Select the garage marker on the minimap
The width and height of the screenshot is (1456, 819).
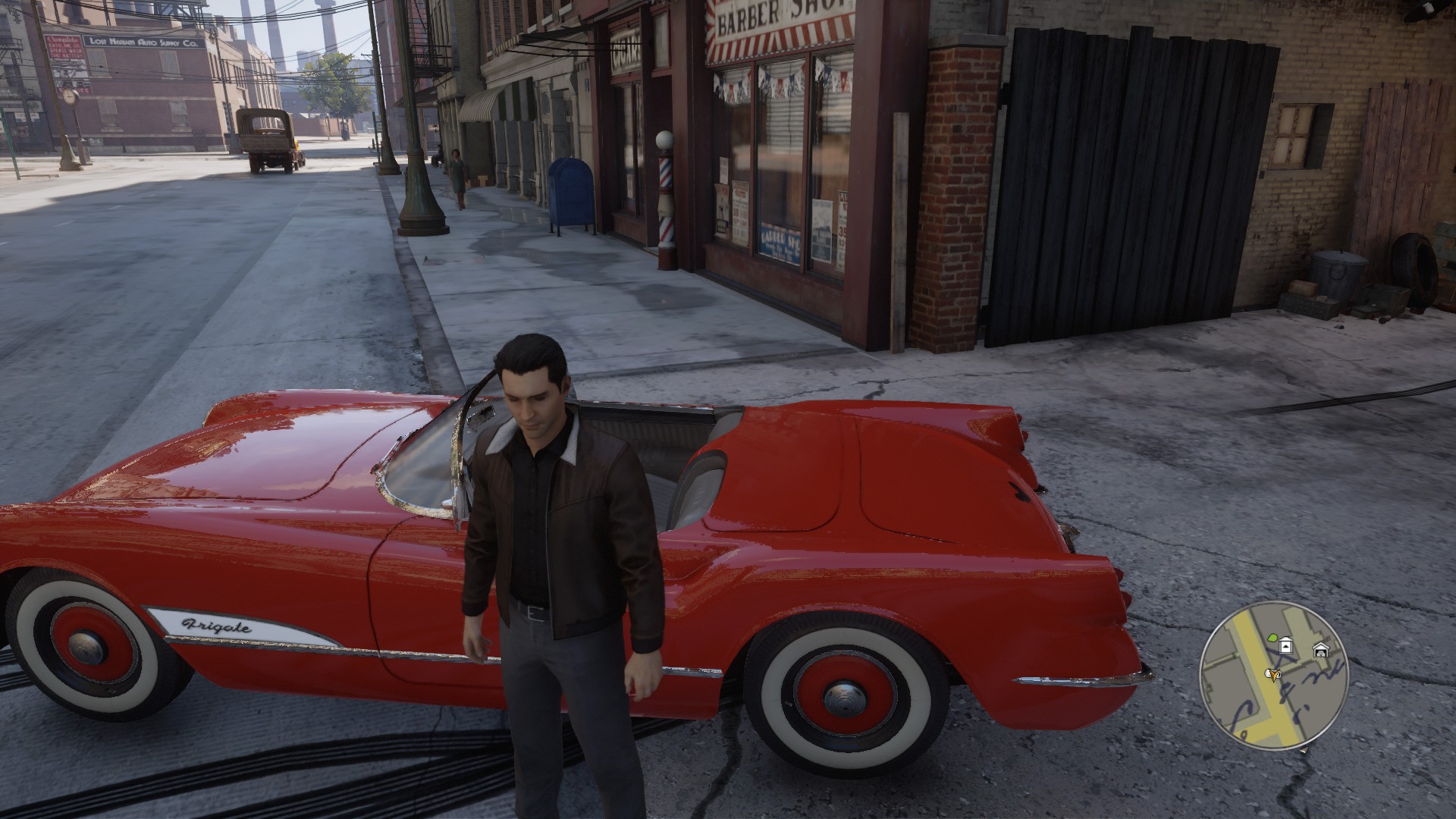pyautogui.click(x=1320, y=650)
